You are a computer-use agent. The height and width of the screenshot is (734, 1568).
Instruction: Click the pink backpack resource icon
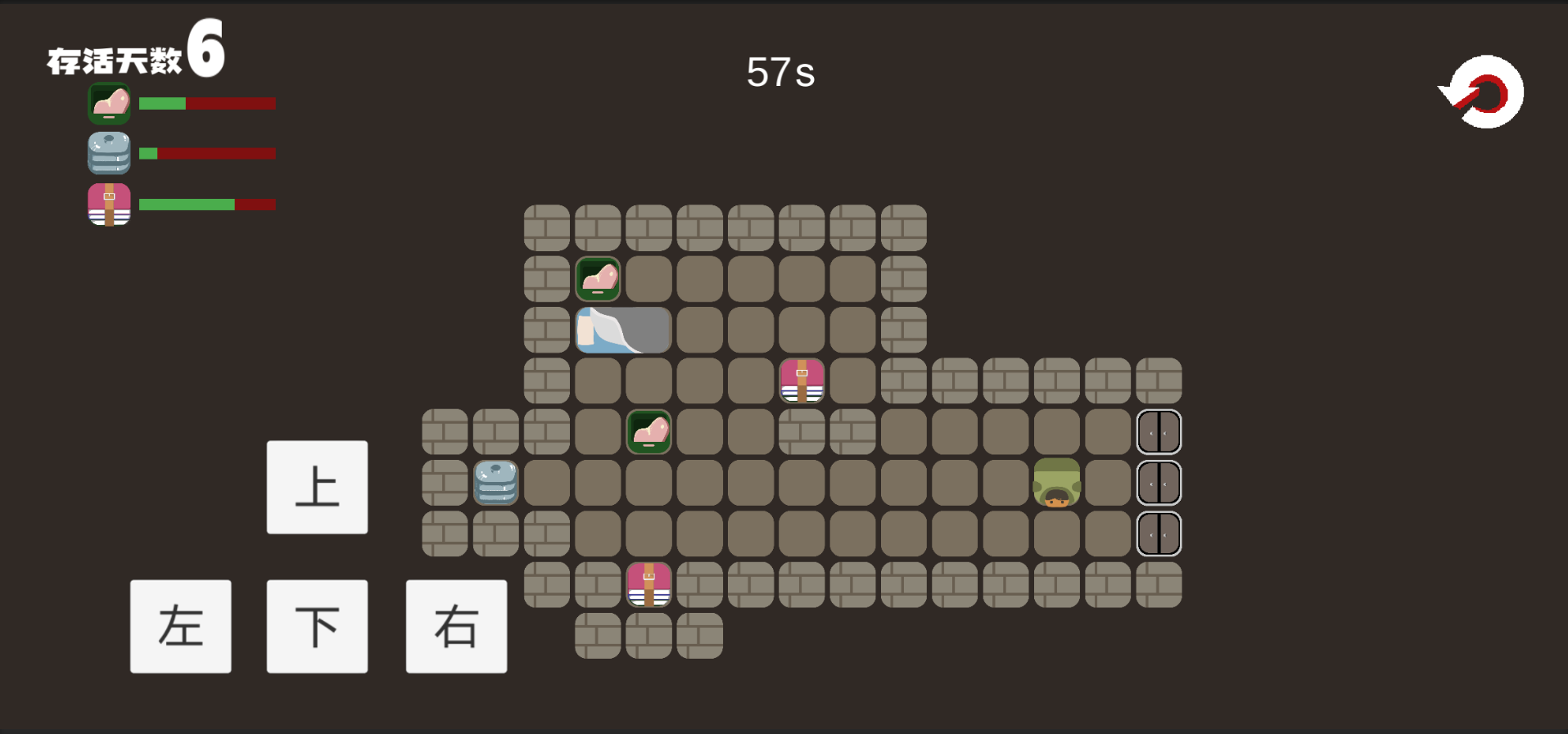point(109,205)
